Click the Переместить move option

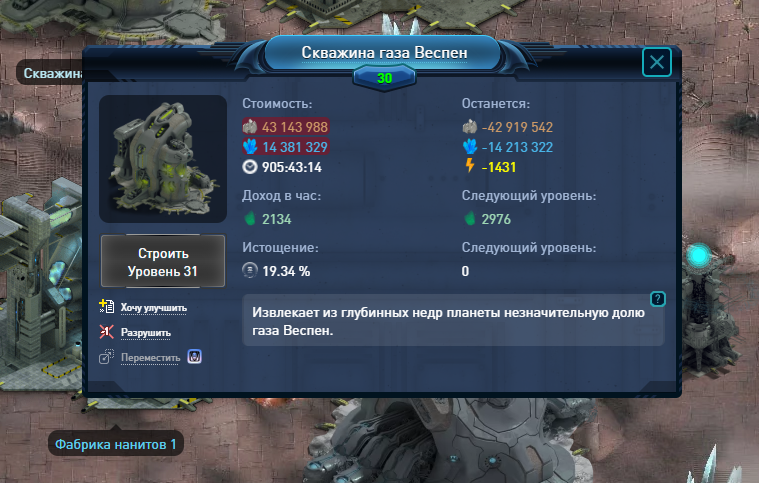(x=150, y=358)
